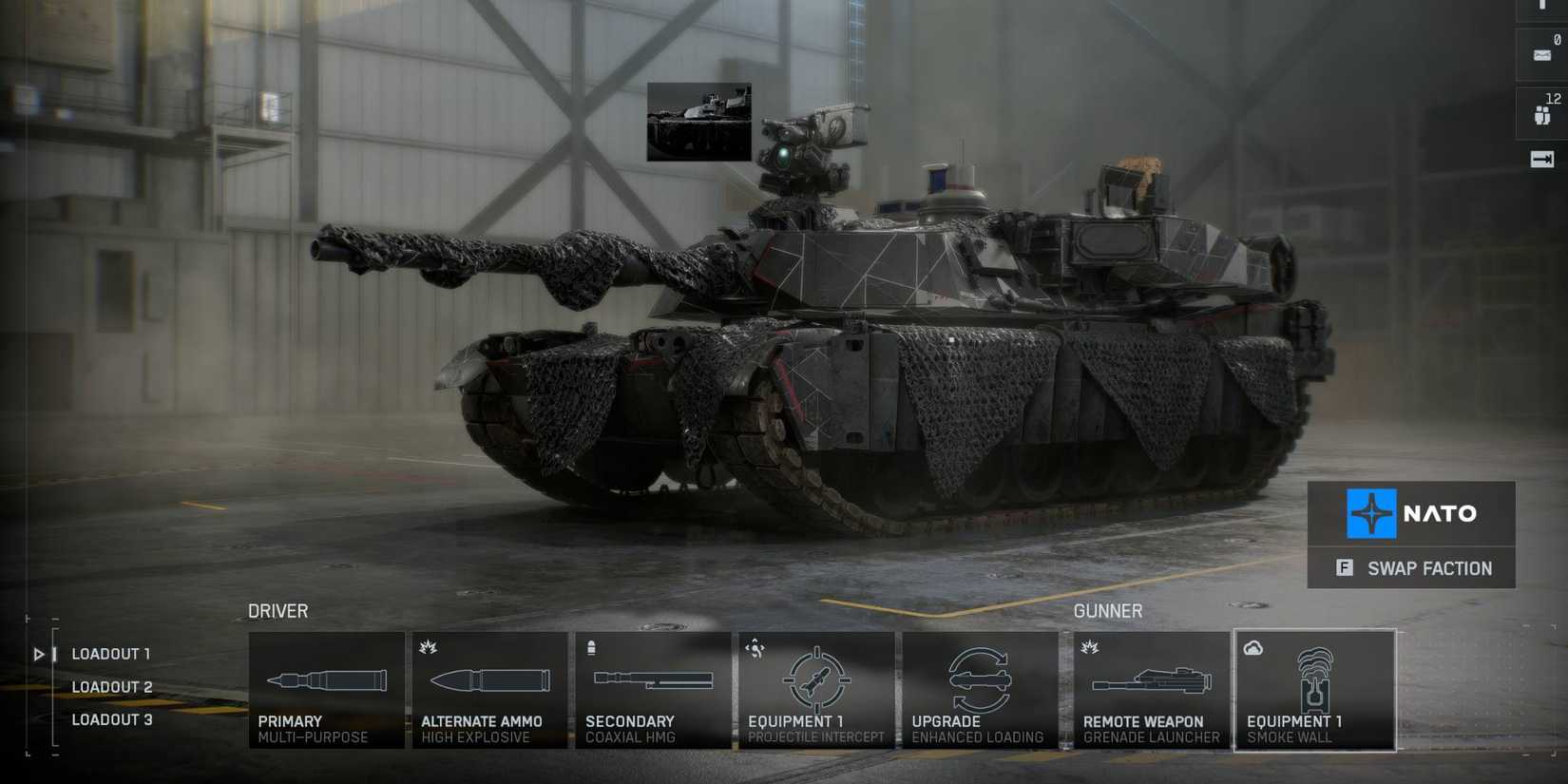Expand the Gunner equipment section
The image size is (1568, 784).
coord(1107,611)
